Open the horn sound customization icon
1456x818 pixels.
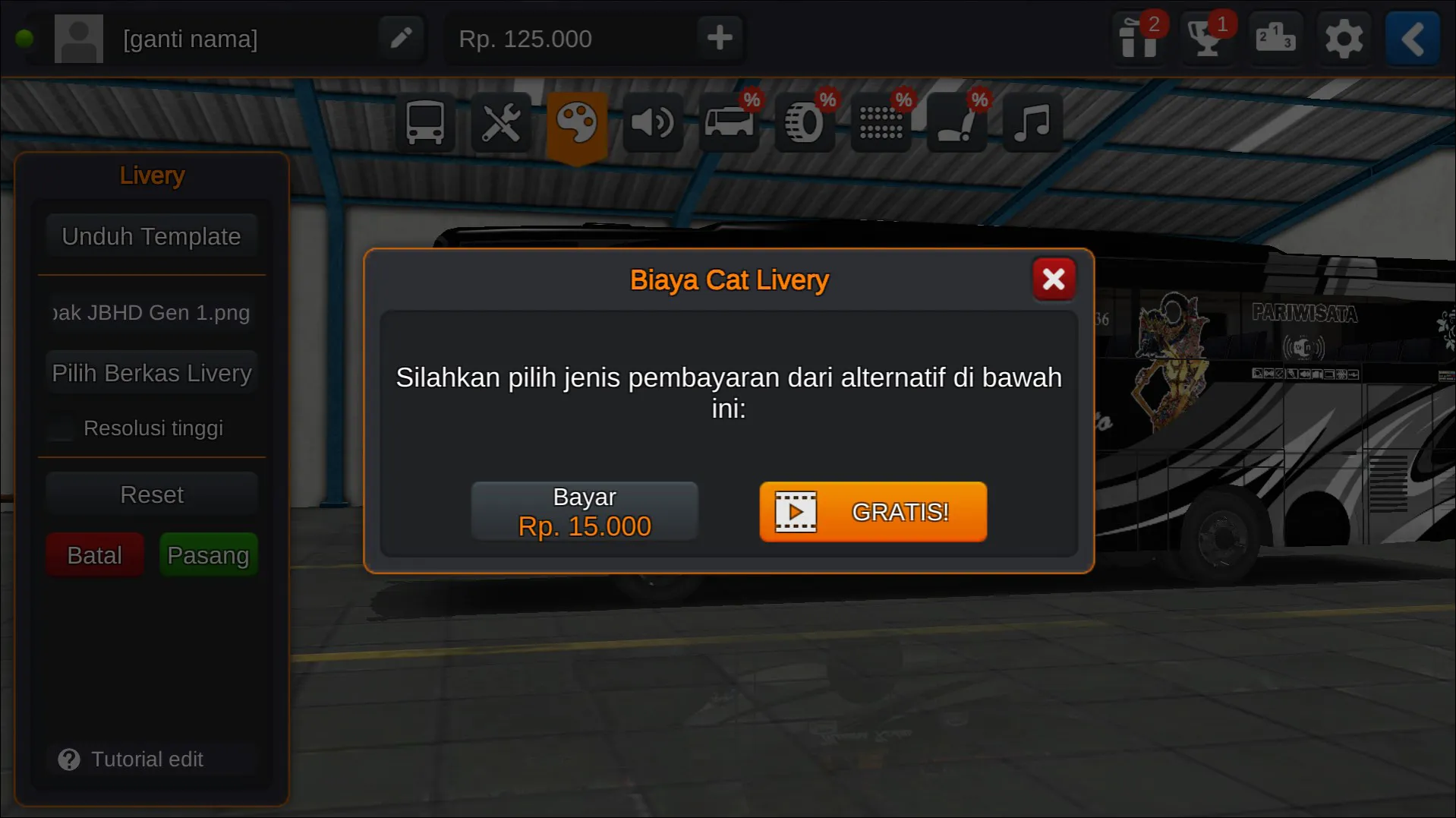pos(652,123)
